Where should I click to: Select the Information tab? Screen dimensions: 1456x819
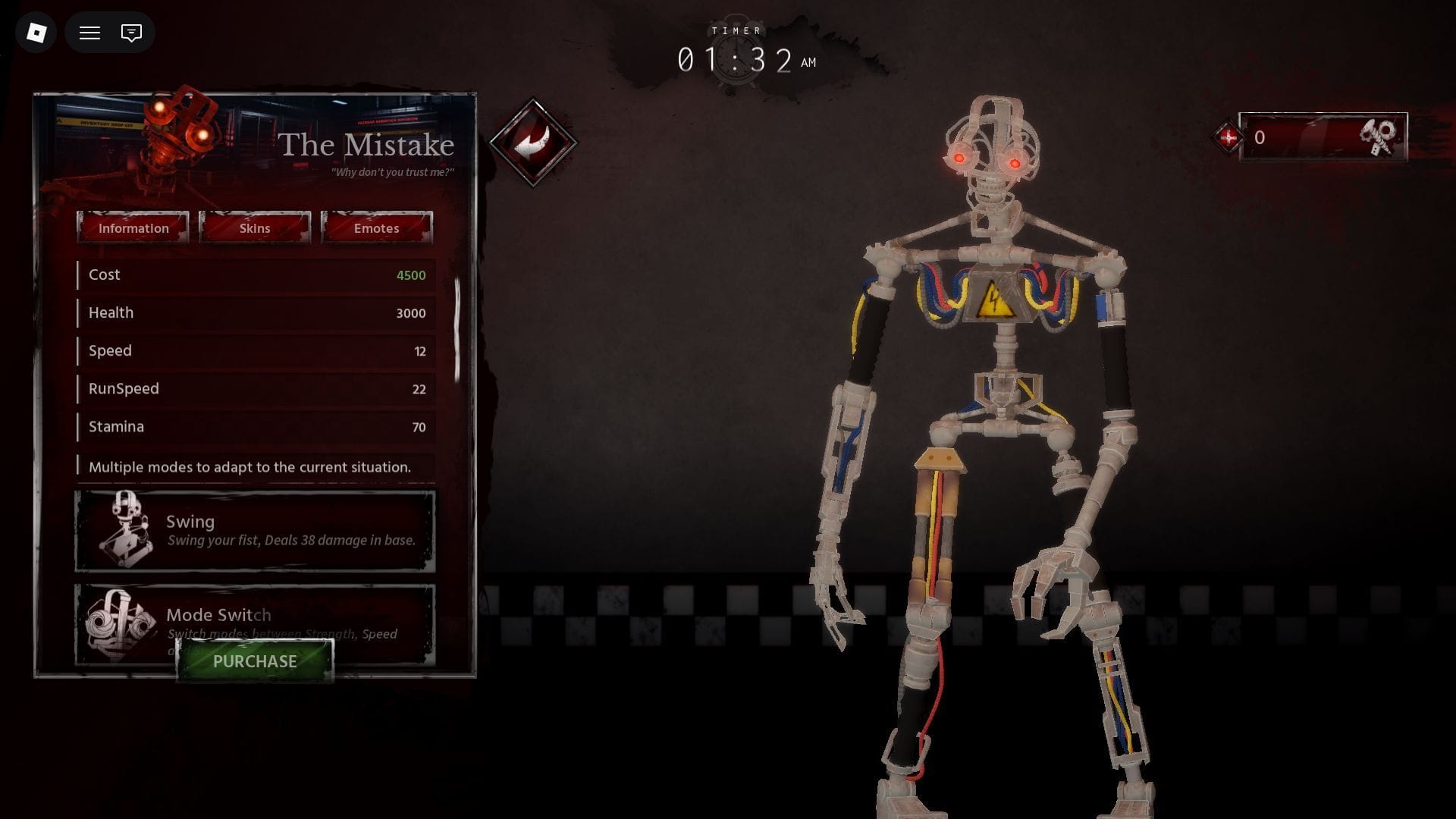[133, 227]
